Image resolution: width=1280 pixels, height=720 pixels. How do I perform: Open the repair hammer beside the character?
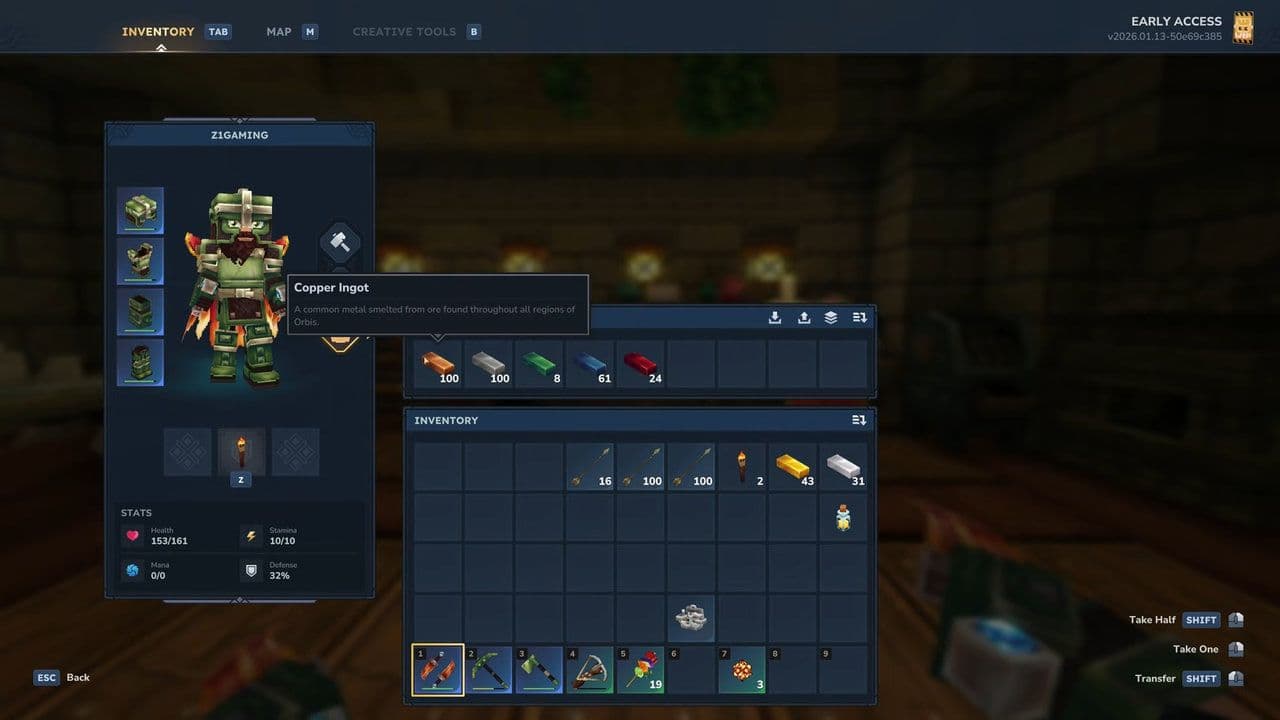(339, 241)
